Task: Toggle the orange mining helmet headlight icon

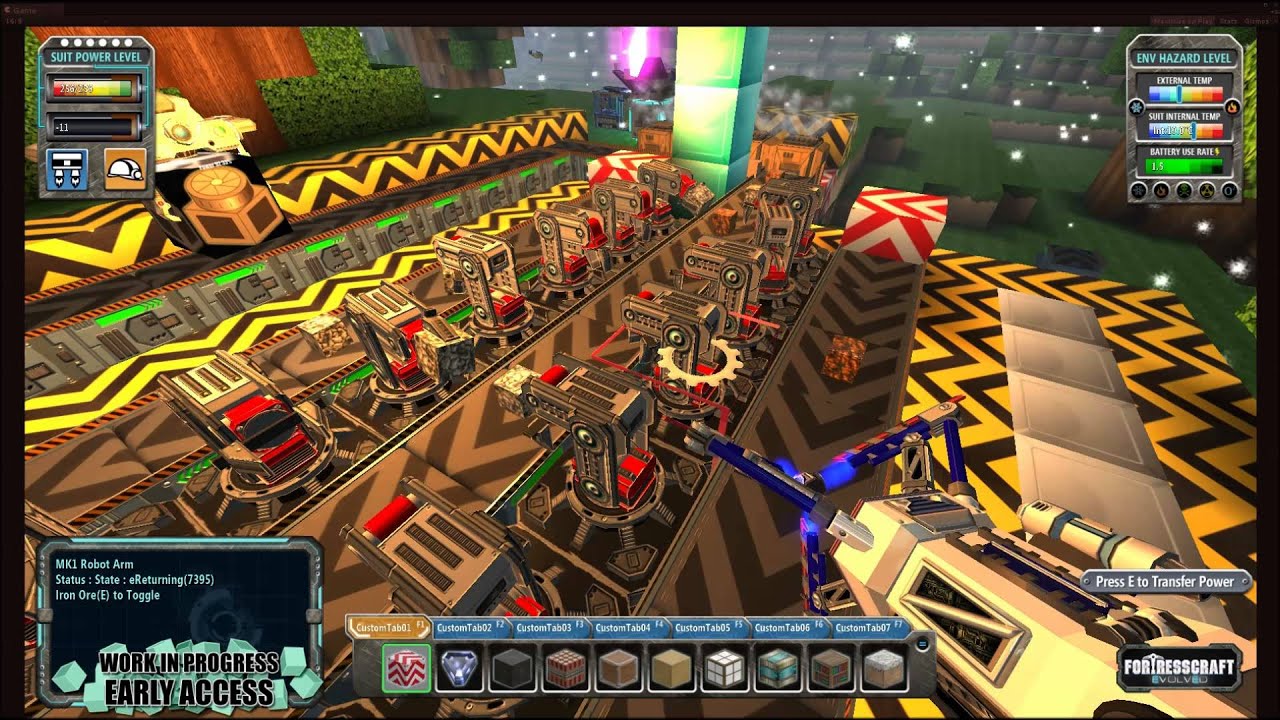Action: point(125,170)
